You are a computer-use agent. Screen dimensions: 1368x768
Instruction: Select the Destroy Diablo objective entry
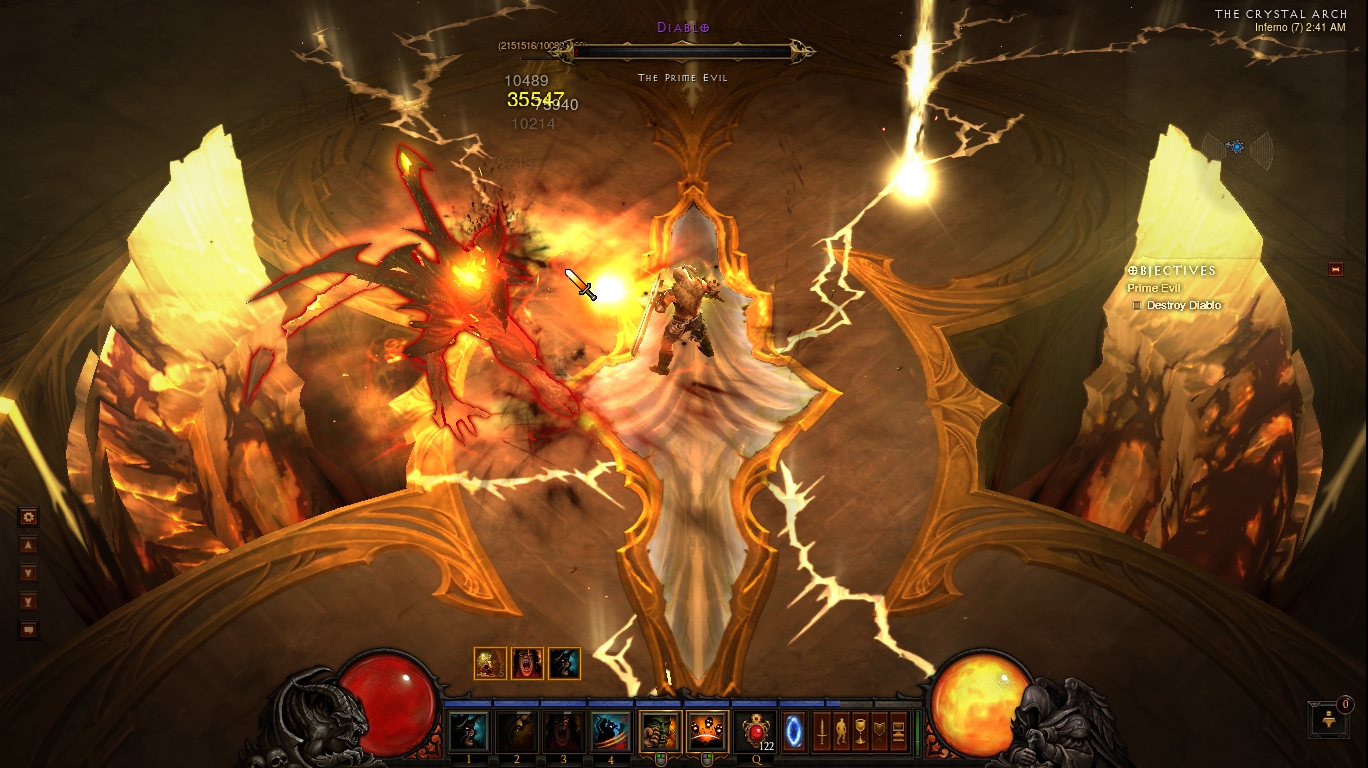[x=1183, y=305]
